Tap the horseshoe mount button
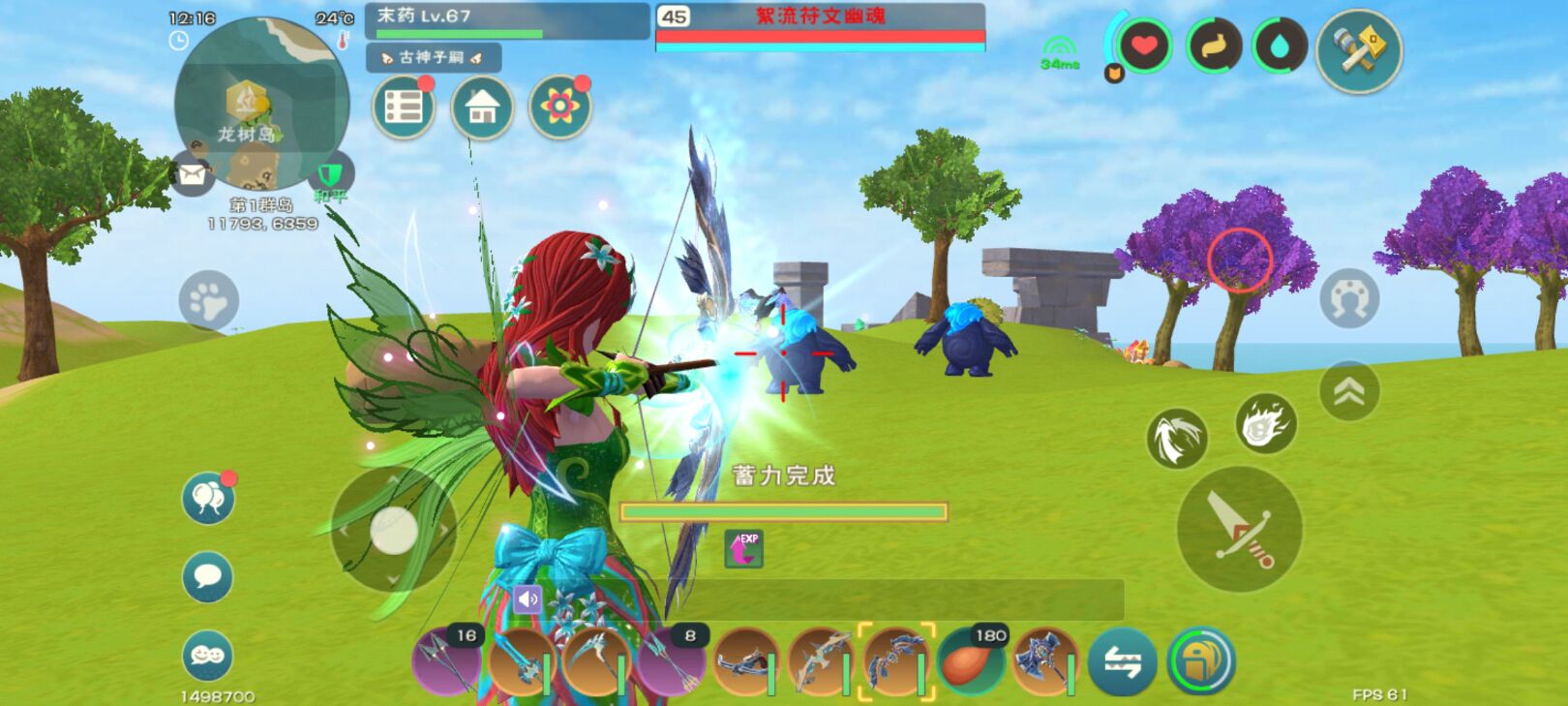This screenshot has width=1568, height=706. pos(1348,299)
